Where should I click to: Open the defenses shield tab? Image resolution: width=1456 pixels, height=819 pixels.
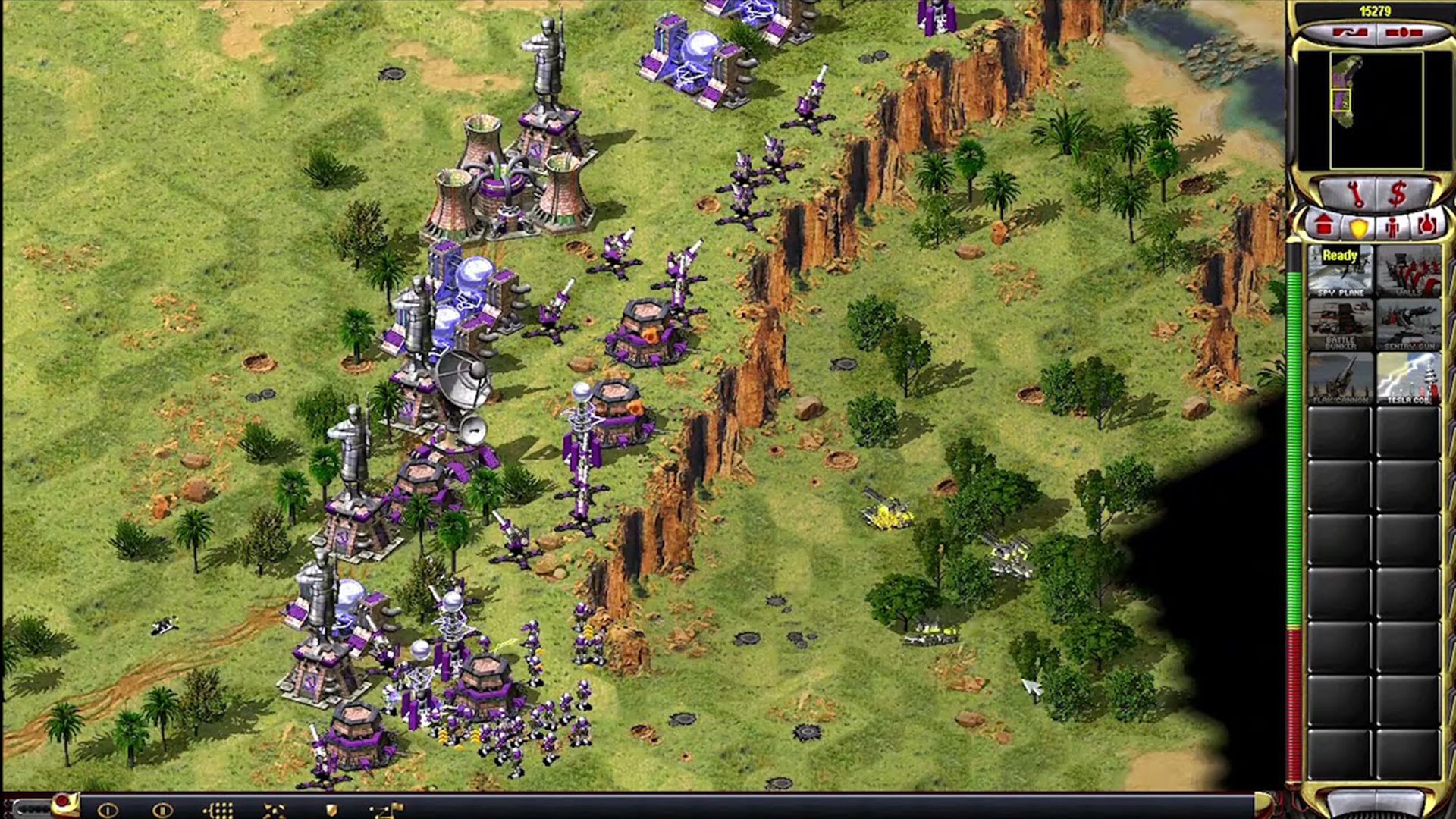pyautogui.click(x=1358, y=226)
